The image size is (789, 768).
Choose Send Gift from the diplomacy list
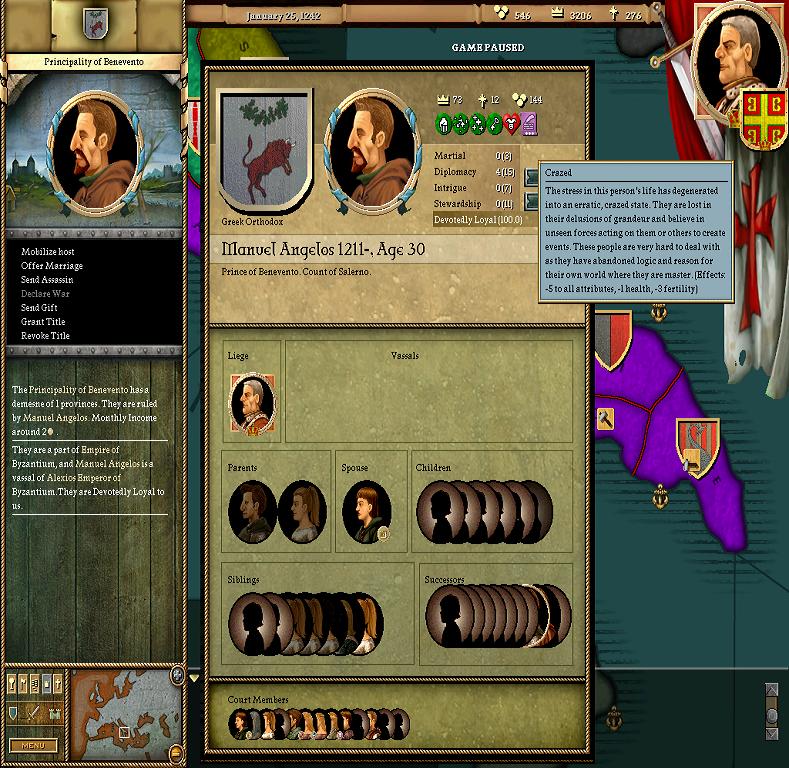pyautogui.click(x=41, y=308)
